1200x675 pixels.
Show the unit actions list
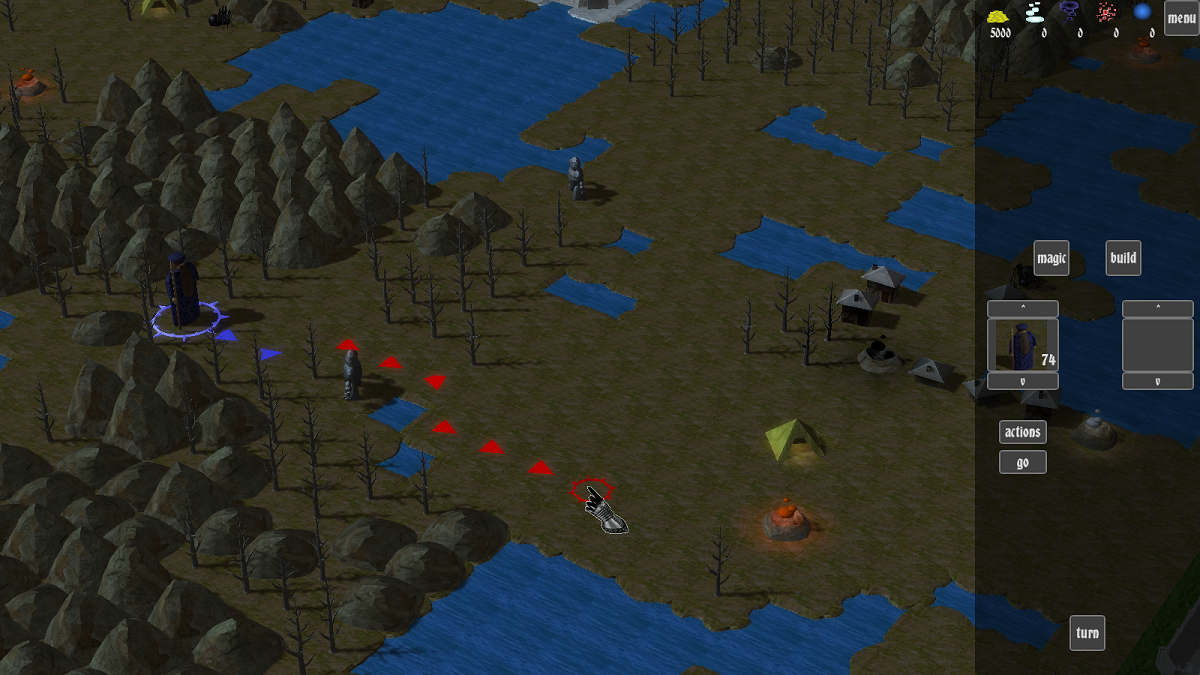click(1022, 432)
